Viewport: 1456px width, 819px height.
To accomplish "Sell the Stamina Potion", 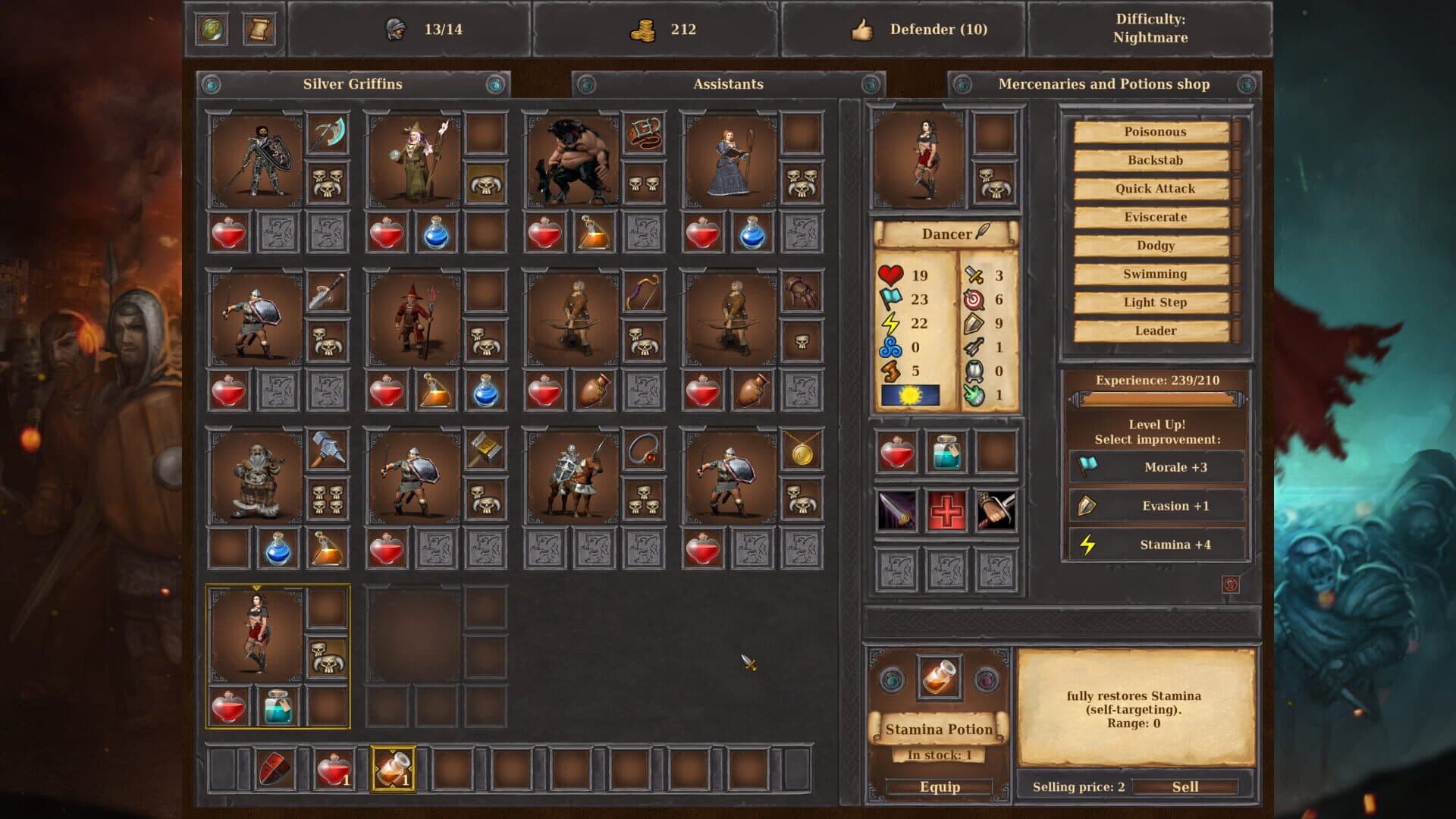I will [x=1185, y=786].
